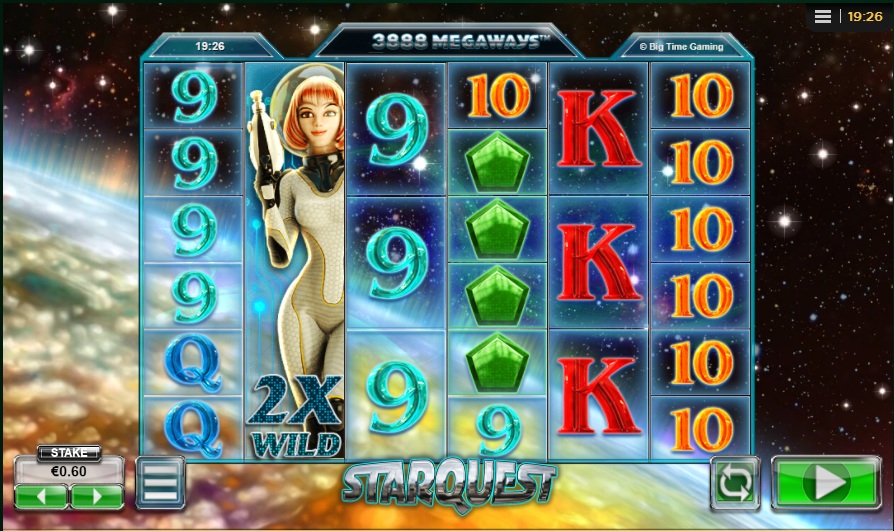Image resolution: width=894 pixels, height=531 pixels.
Task: Open the top-right hamburger menu
Action: click(x=823, y=17)
